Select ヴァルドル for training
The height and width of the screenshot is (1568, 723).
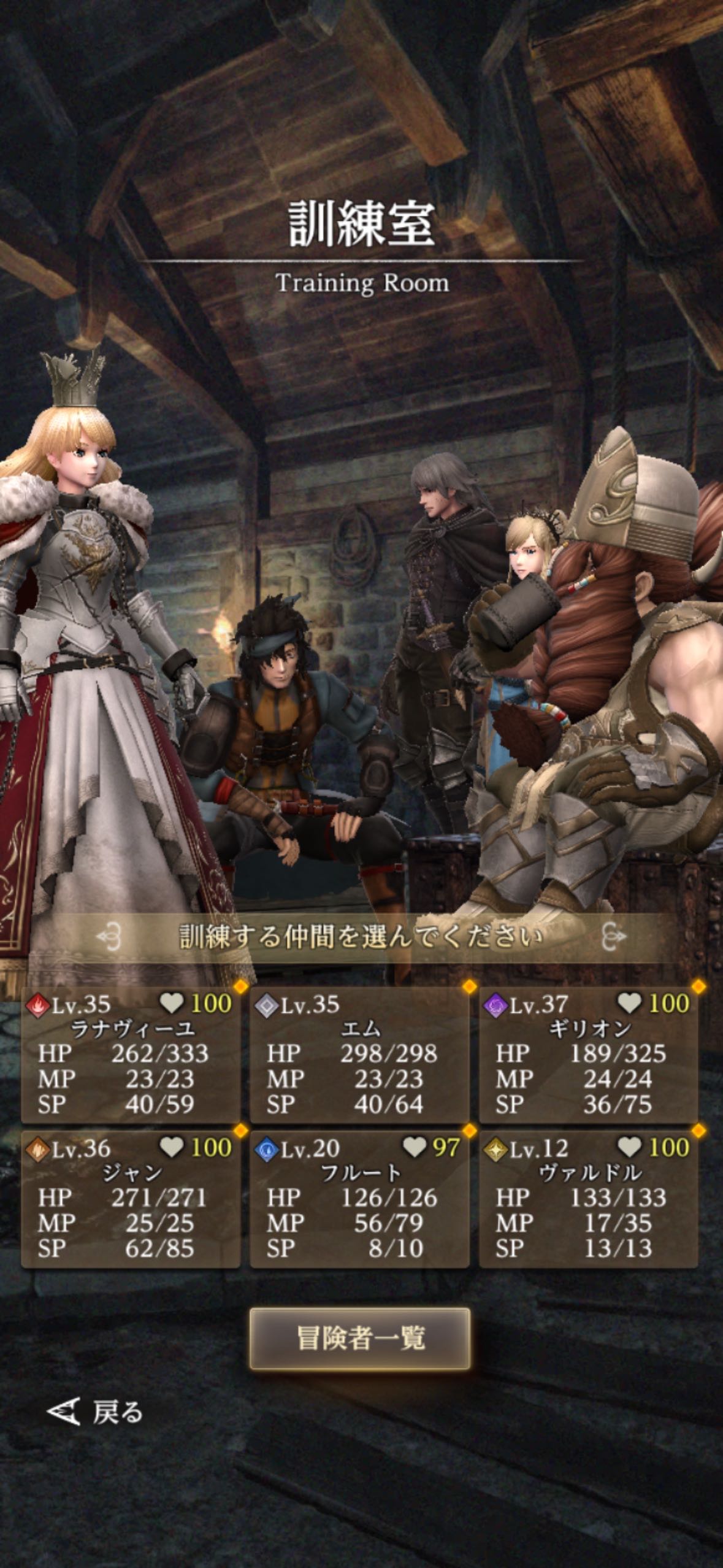click(x=589, y=1199)
